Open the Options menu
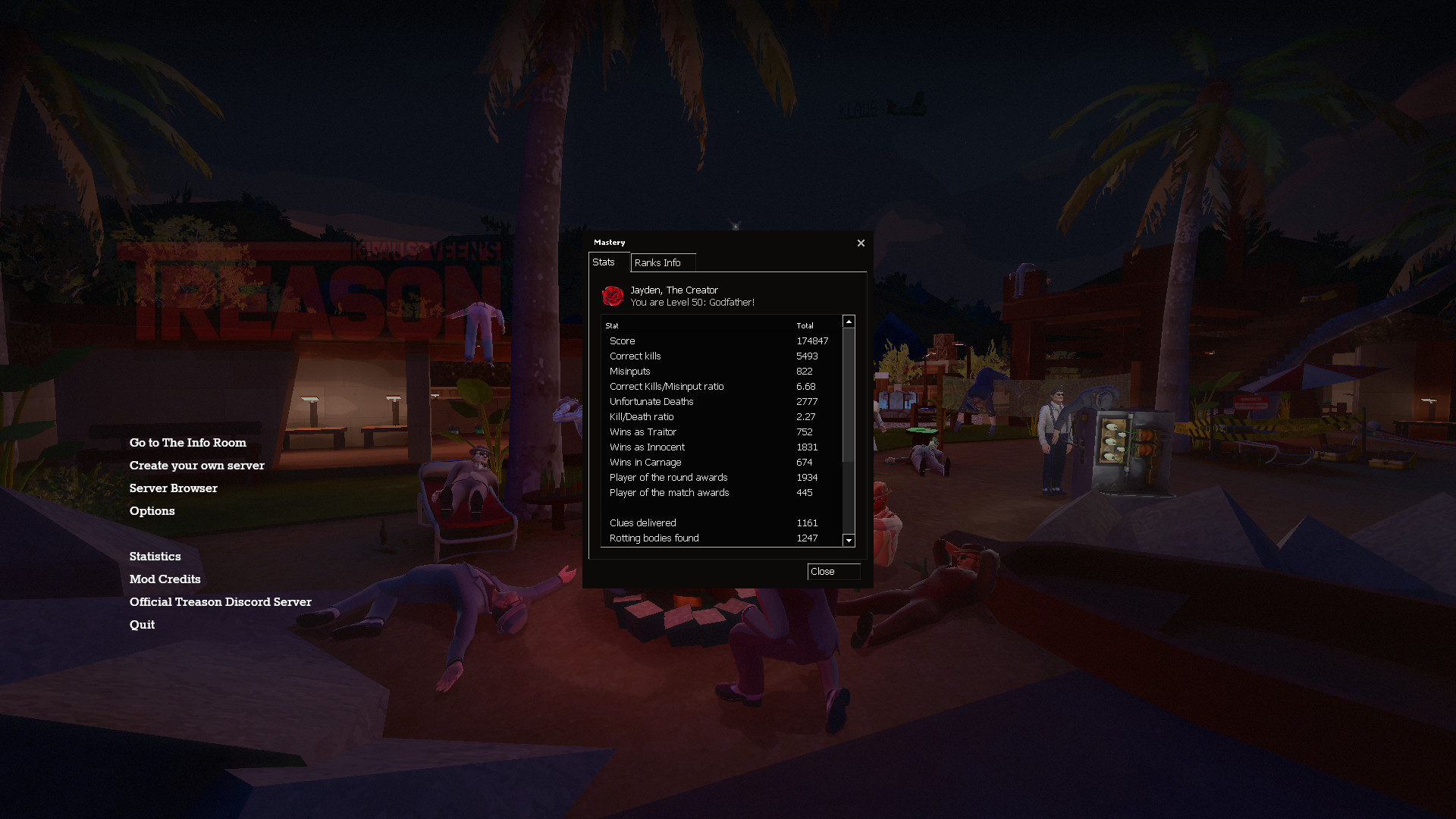Viewport: 1456px width, 819px height. point(152,510)
